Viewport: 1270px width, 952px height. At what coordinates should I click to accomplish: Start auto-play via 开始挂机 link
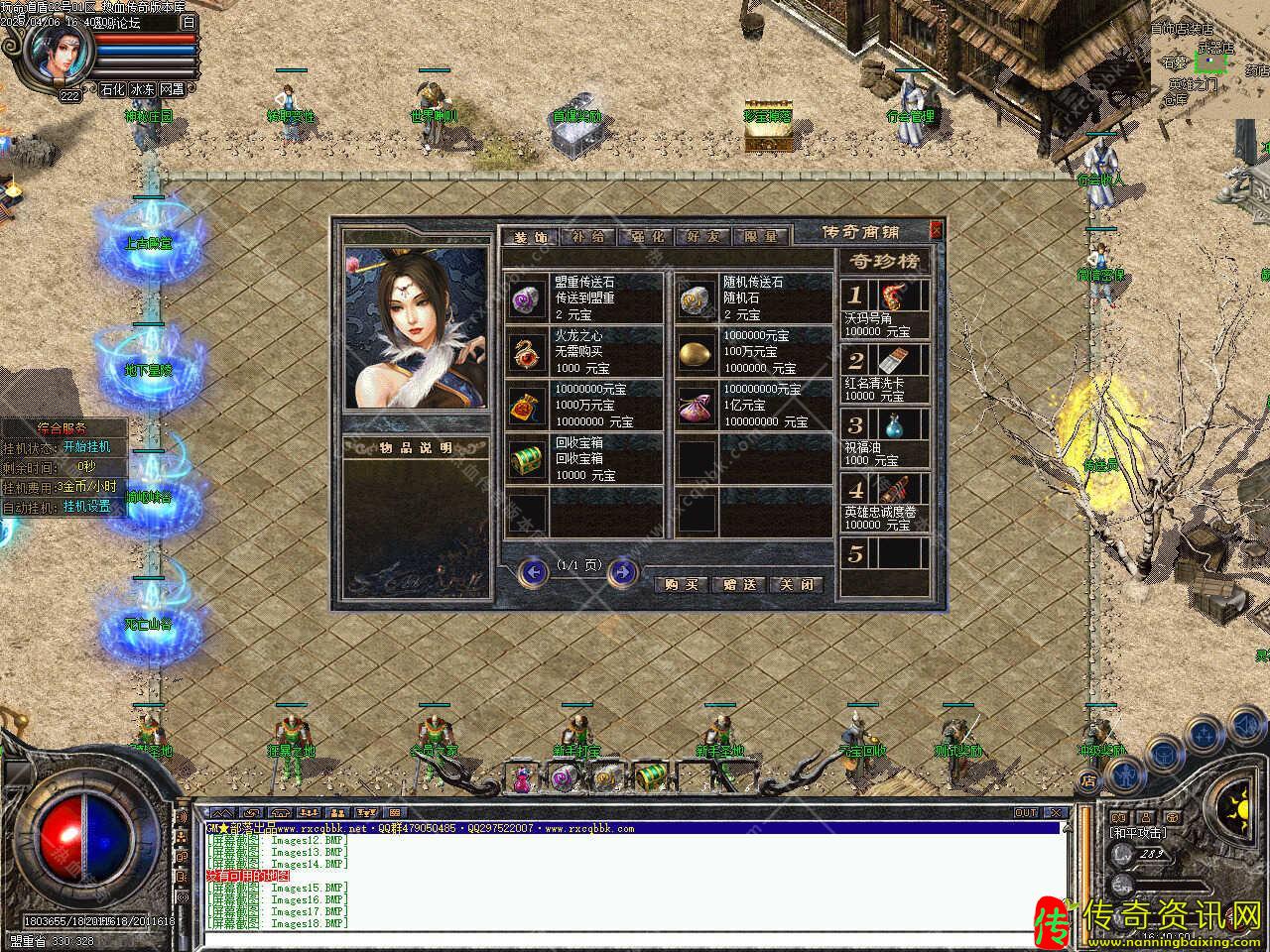(x=87, y=447)
